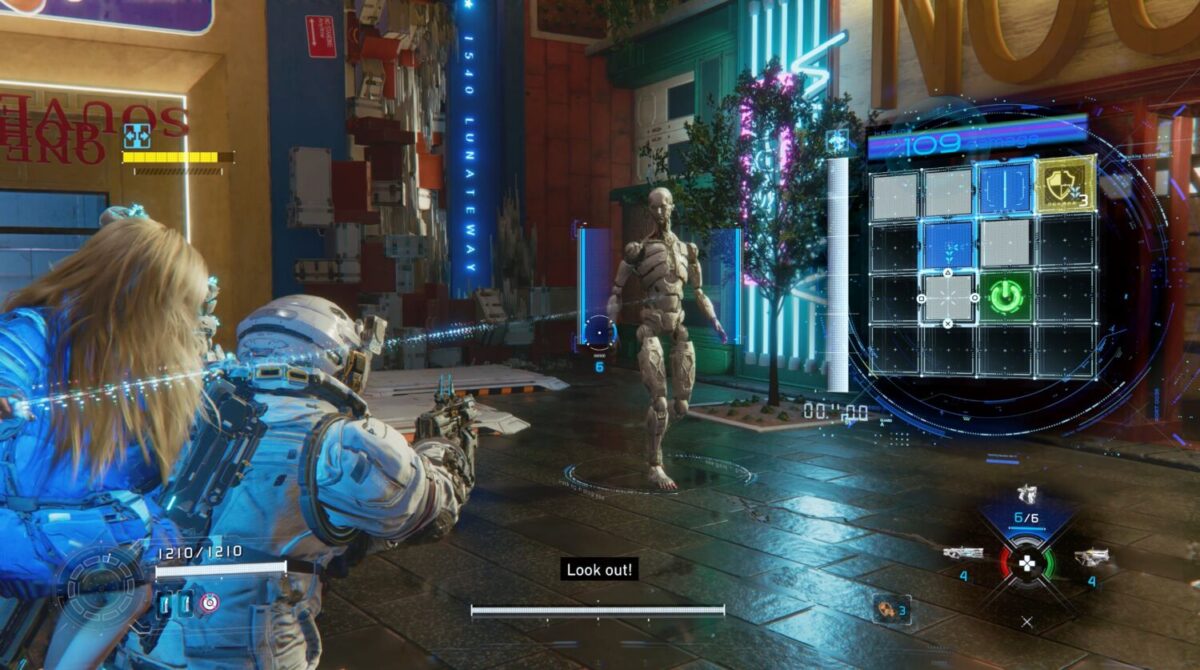Use the orange consumable item slot
This screenshot has height=670, width=1200.
tap(884, 607)
